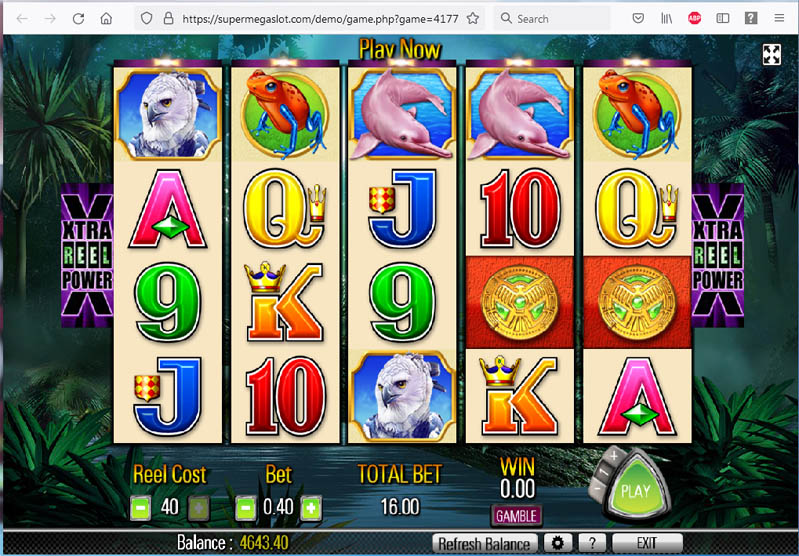Raise the Bet amount
799x556 pixels.
[311, 507]
